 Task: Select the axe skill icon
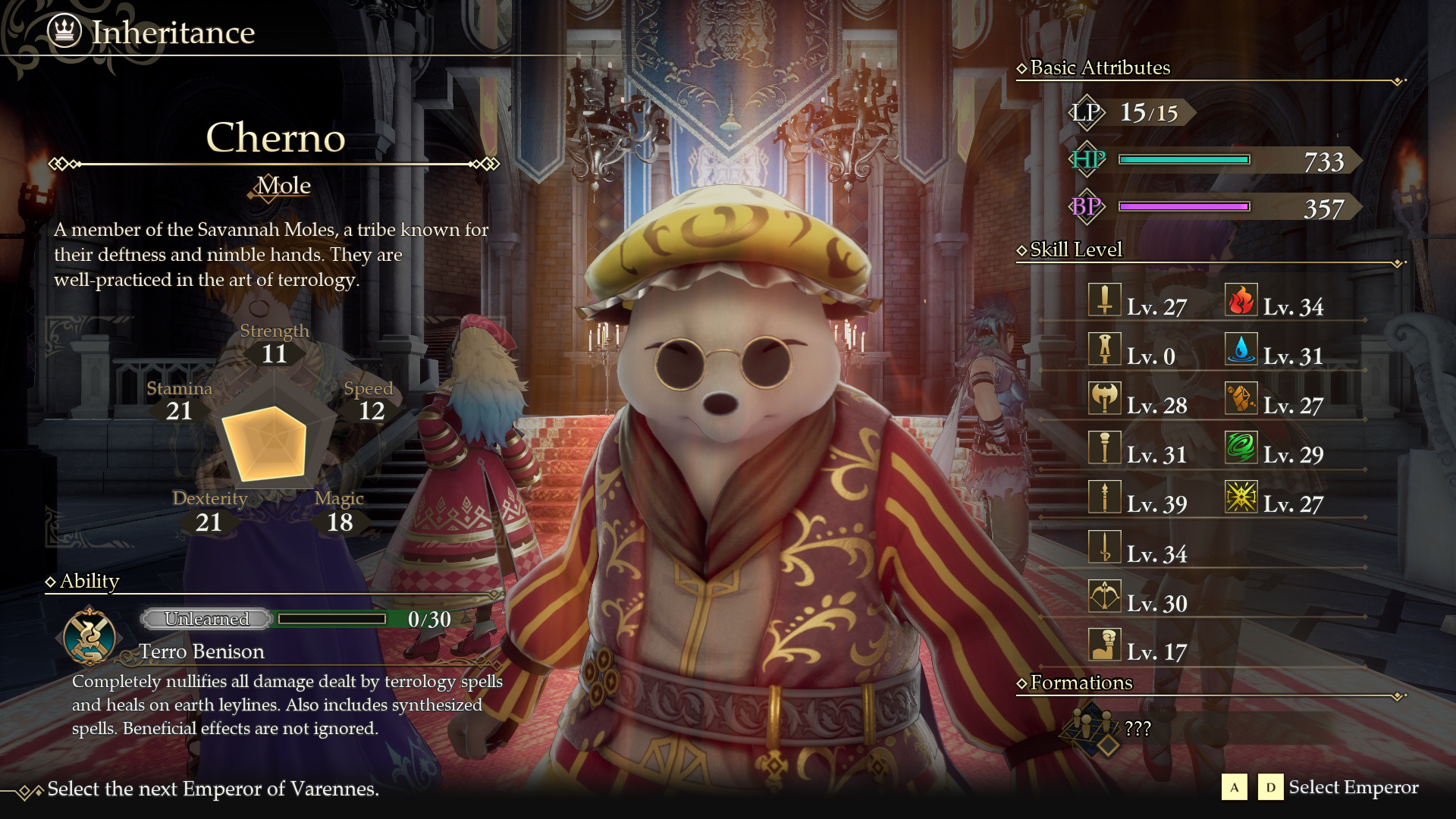point(1104,399)
